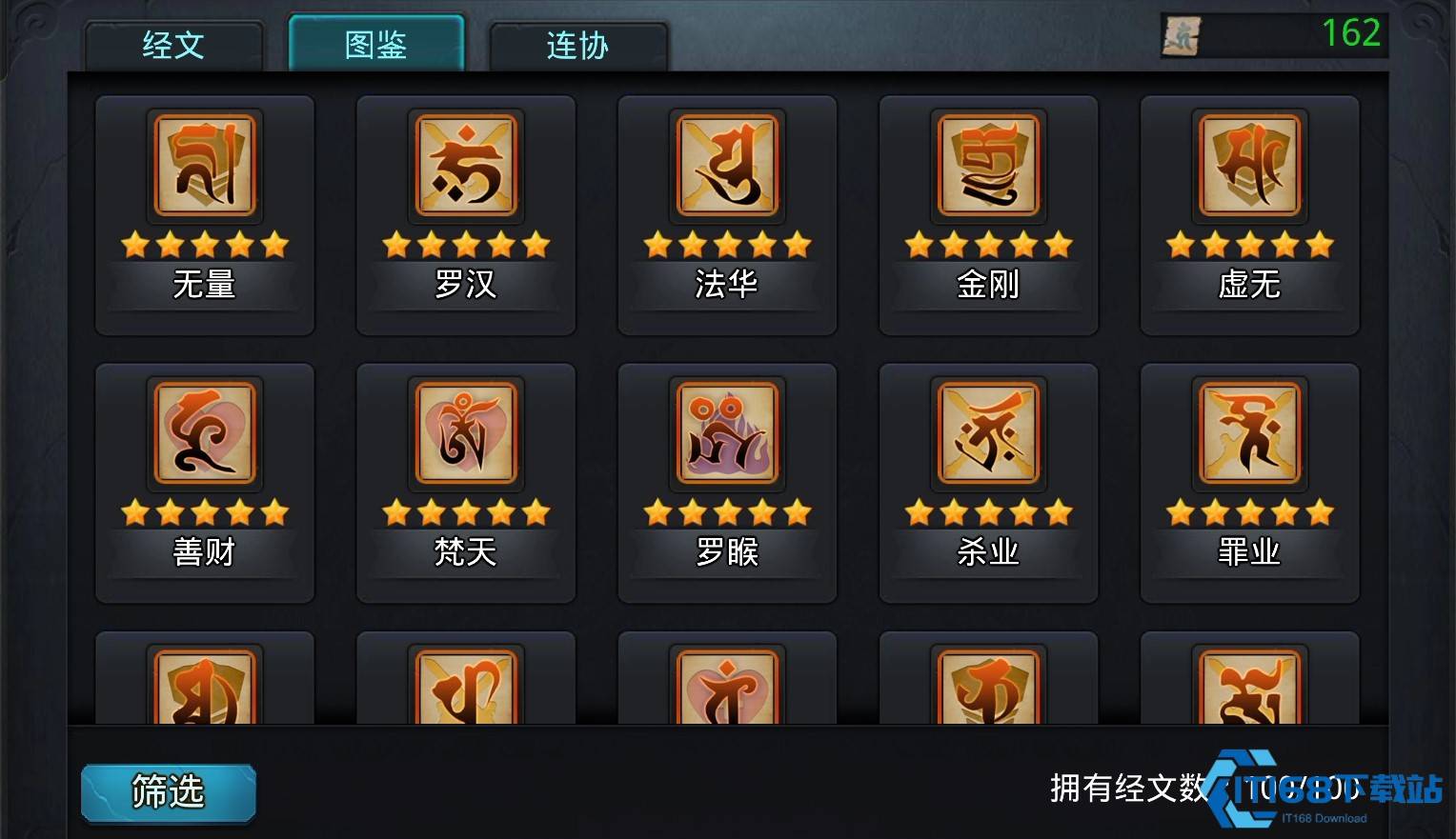Open the 罗汉 scripture card

pyautogui.click(x=465, y=166)
